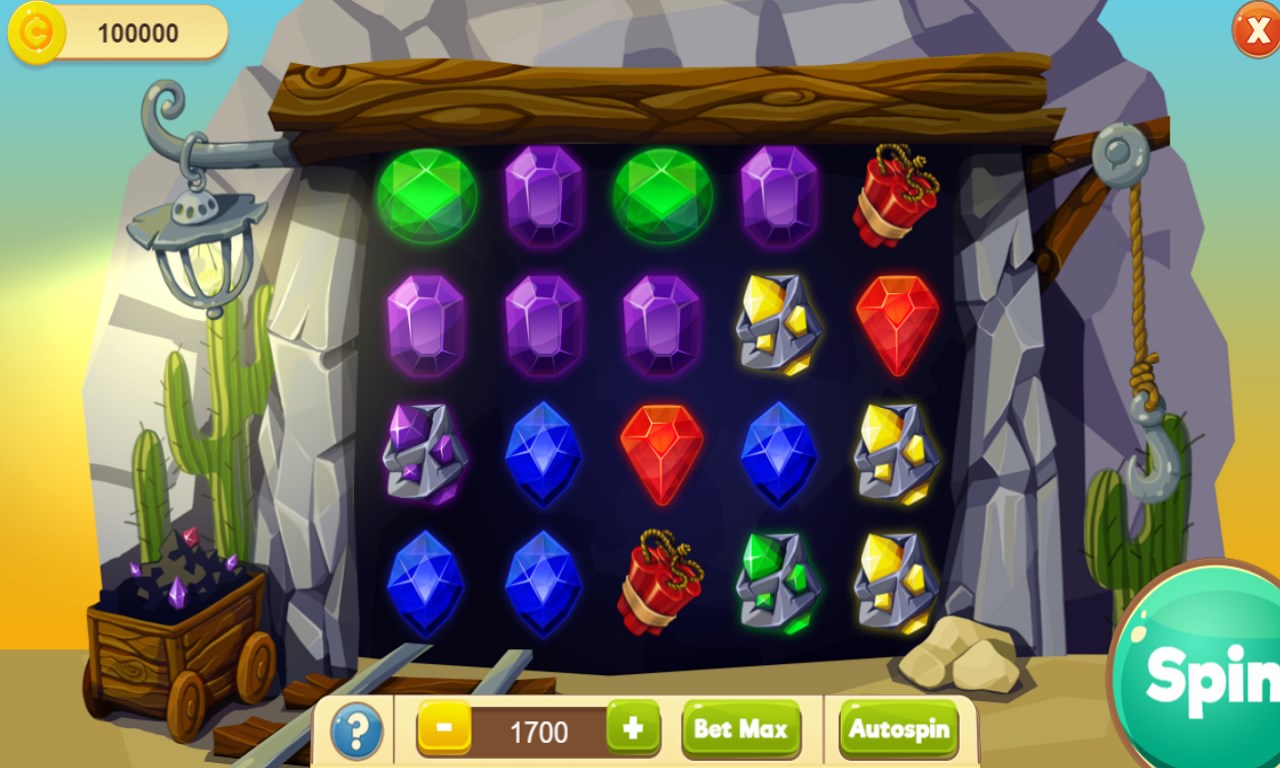The image size is (1280, 768).
Task: Click the bet amount field showing 1700
Action: pos(535,730)
